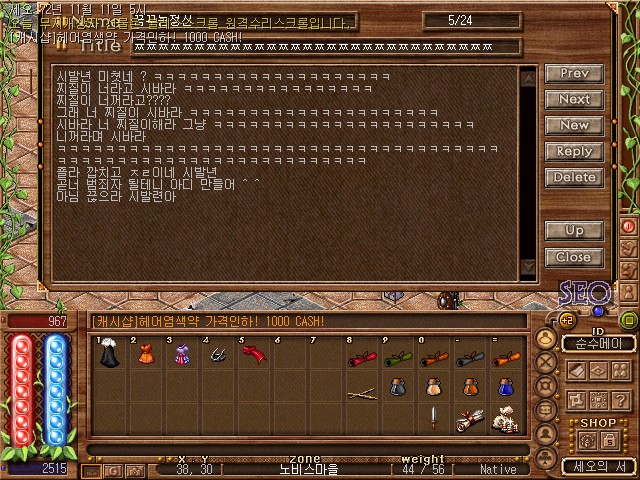Select the blue pouch in the inventory
This screenshot has width=640, height=480.
point(505,386)
